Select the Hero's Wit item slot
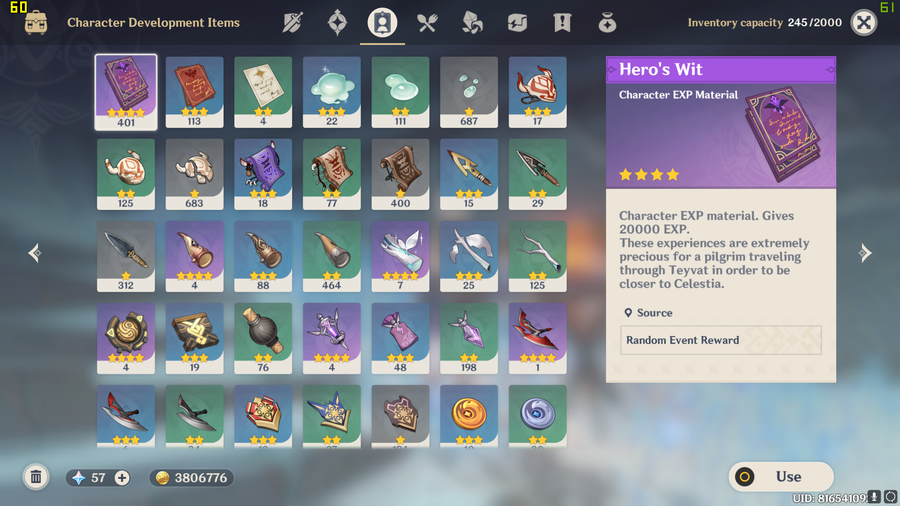The image size is (900, 506). (x=126, y=92)
